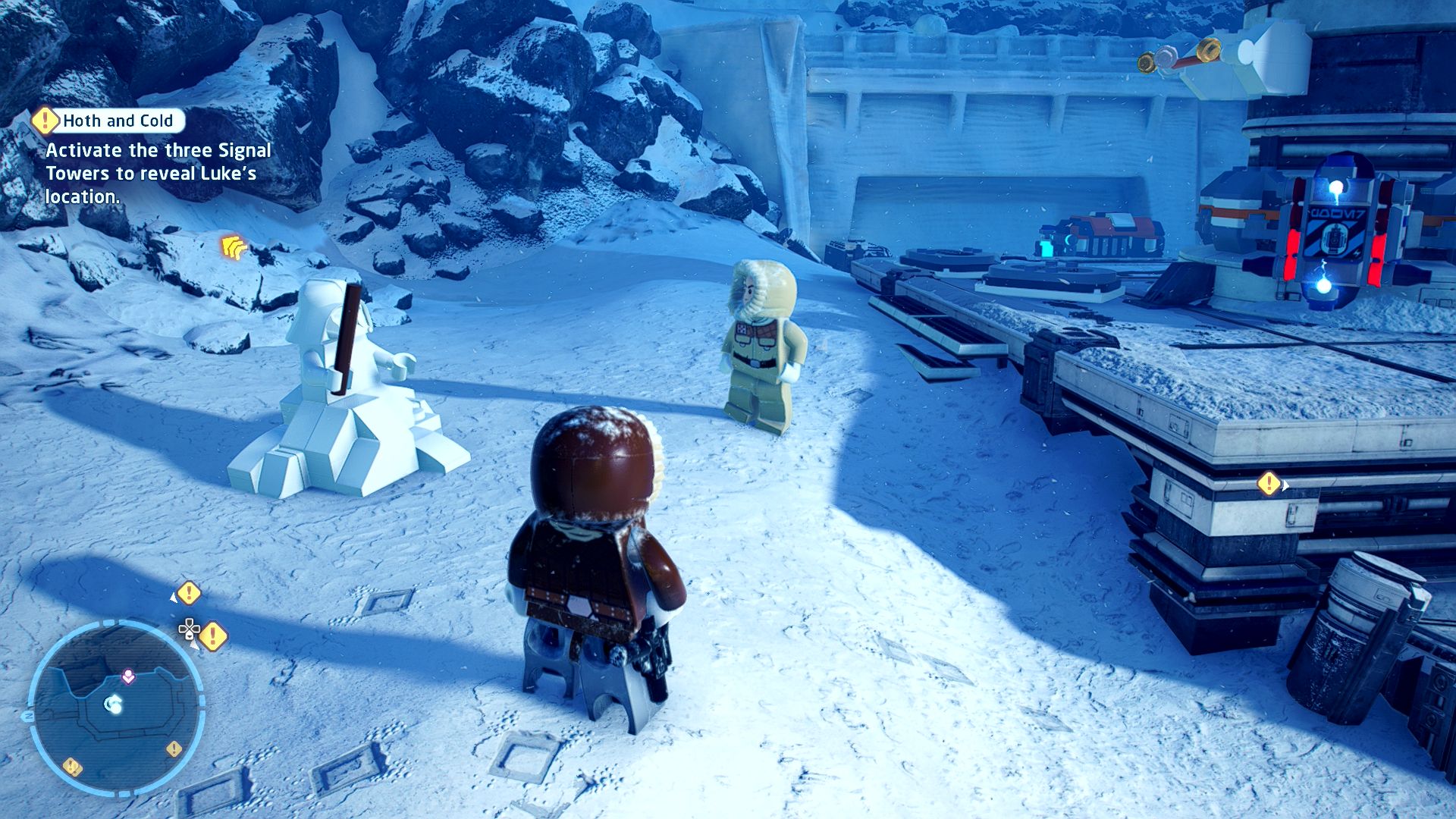1456x819 pixels.
Task: Open the circular minimap
Action: 115,707
